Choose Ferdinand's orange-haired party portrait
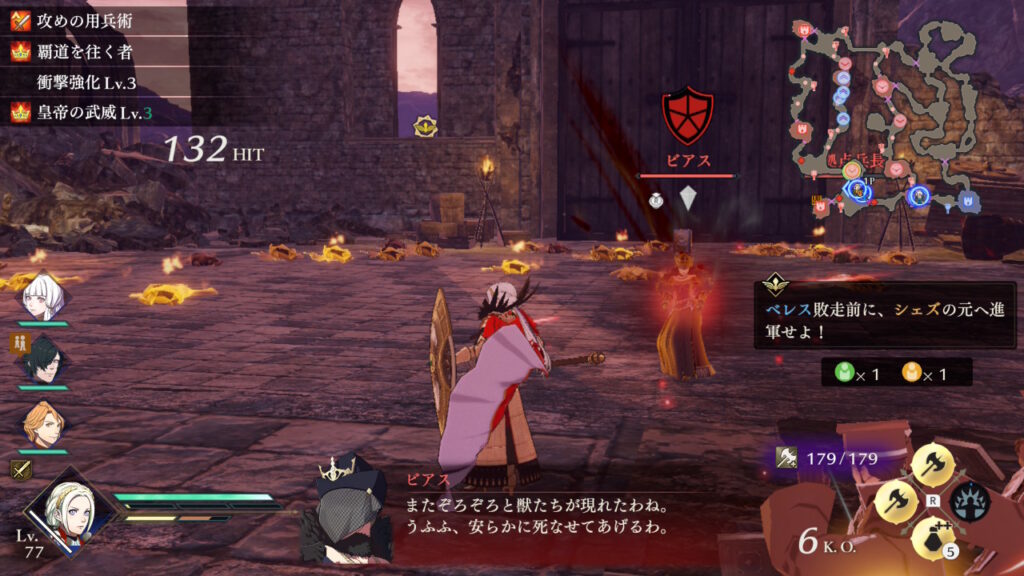This screenshot has width=1024, height=576. (42, 424)
